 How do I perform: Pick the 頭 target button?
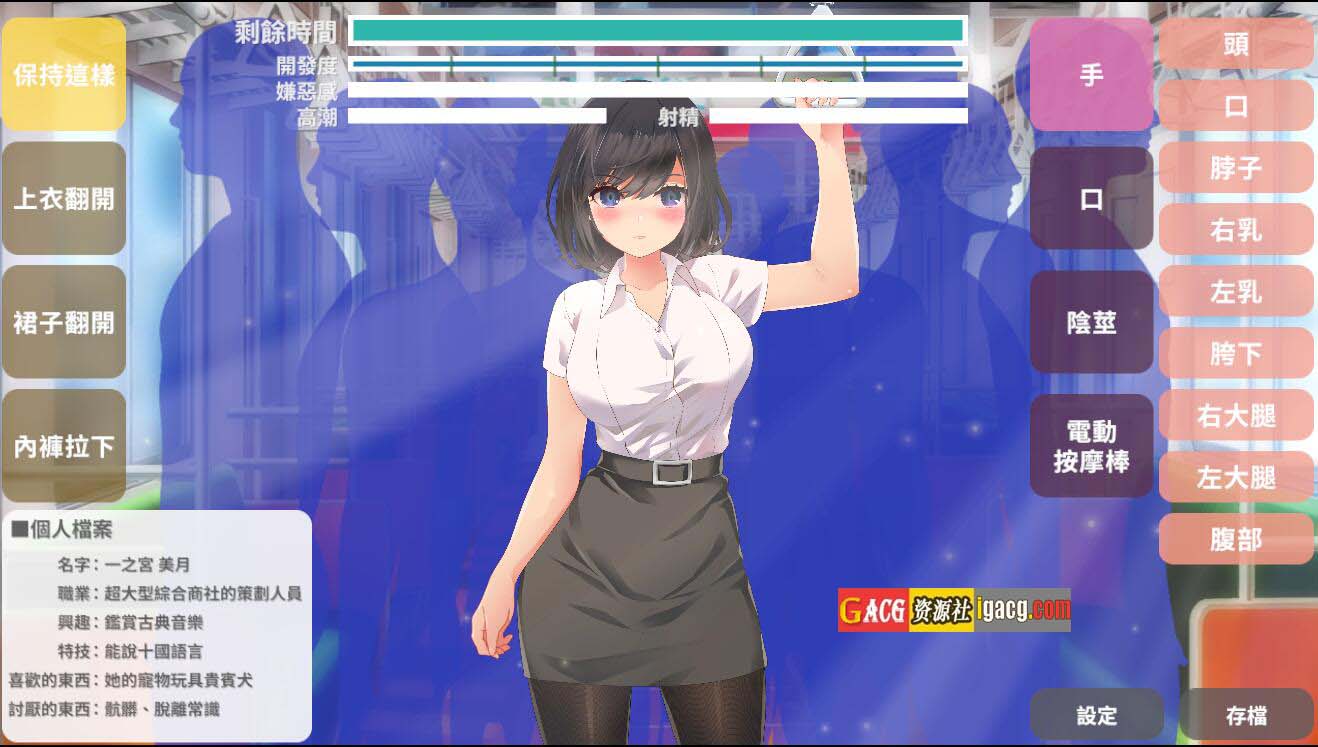[1235, 44]
